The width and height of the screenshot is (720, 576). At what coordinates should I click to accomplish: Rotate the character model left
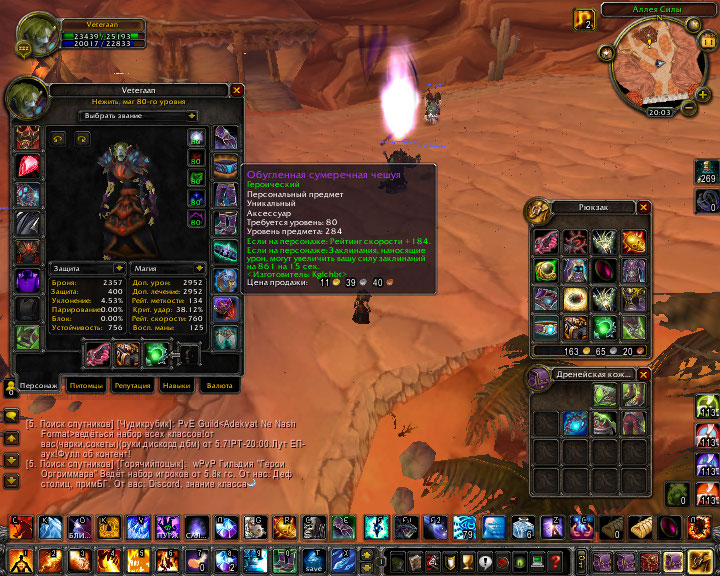(x=57, y=139)
